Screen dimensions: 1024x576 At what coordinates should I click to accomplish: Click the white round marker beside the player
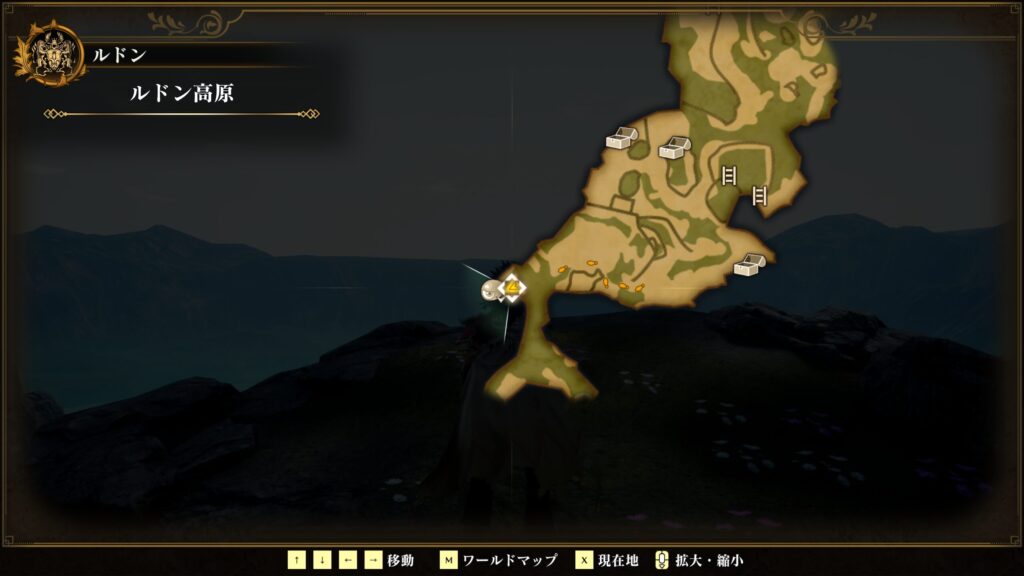490,291
